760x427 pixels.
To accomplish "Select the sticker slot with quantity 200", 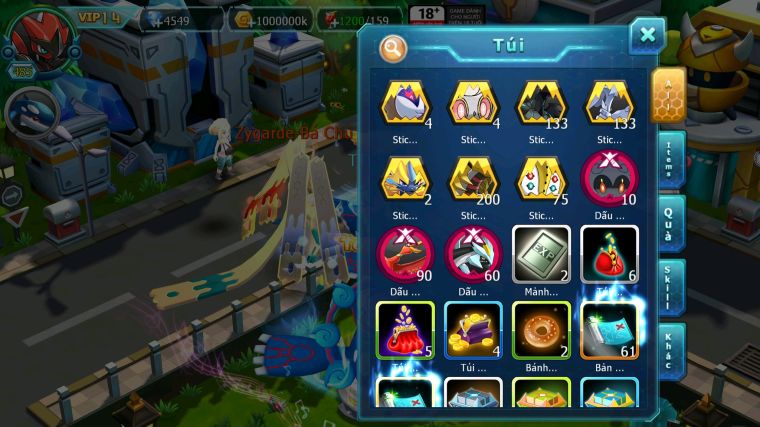I will coord(473,178).
